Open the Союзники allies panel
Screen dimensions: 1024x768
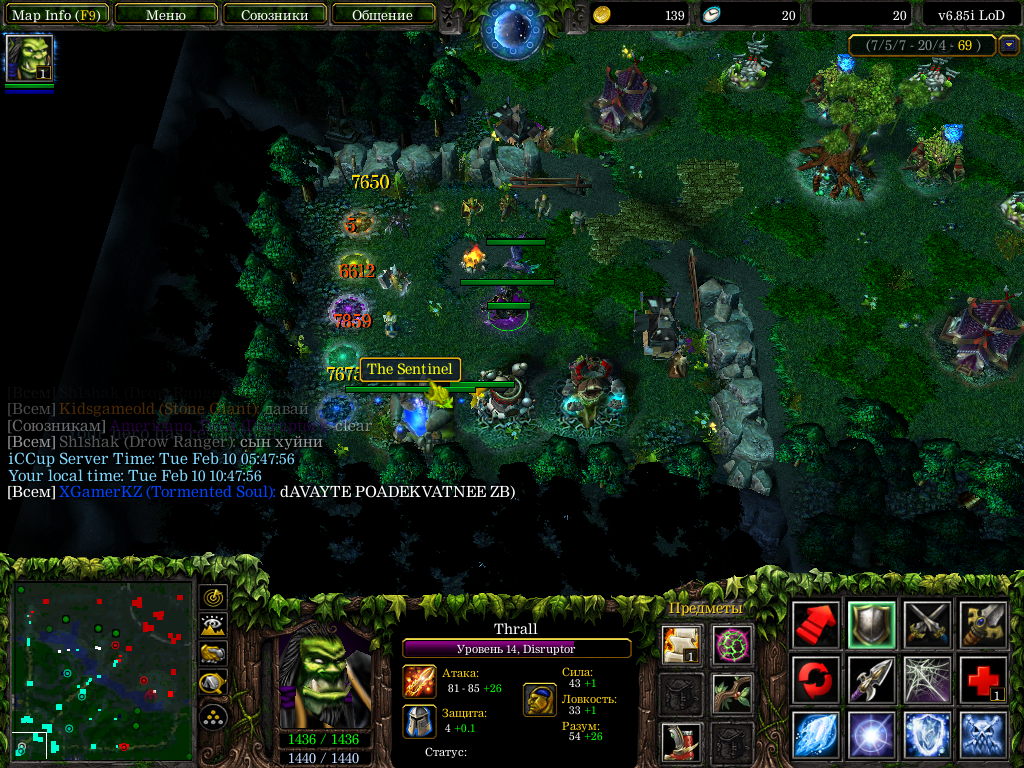coord(274,15)
